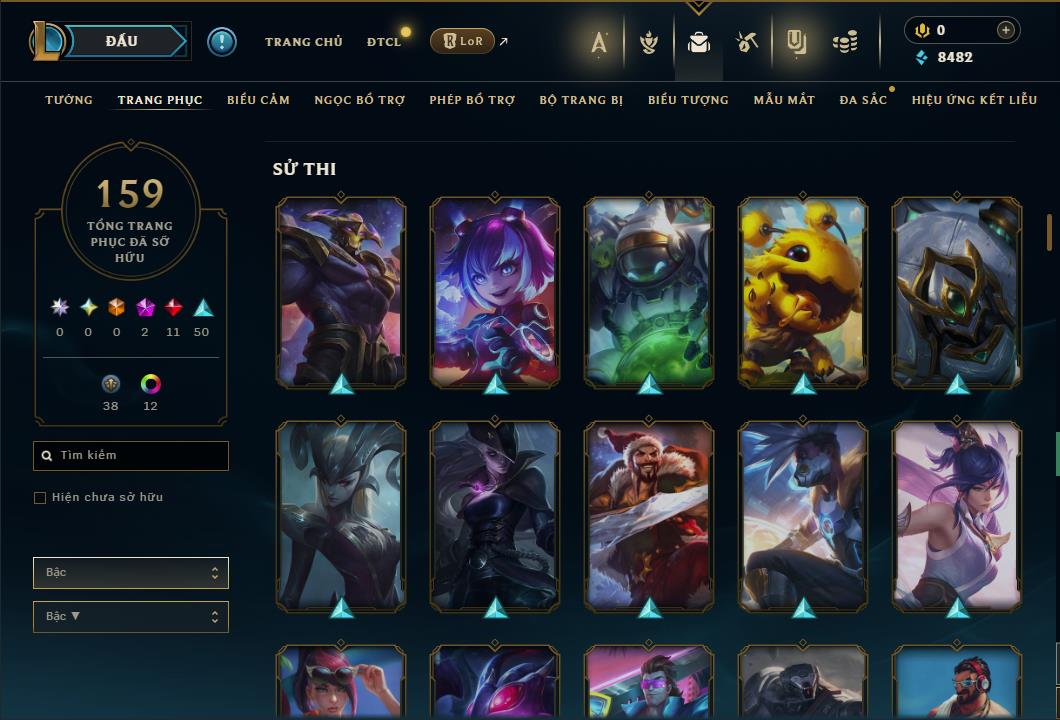This screenshot has height=720, width=1060.
Task: Switch to the MẪU MẮT tab
Action: (784, 100)
